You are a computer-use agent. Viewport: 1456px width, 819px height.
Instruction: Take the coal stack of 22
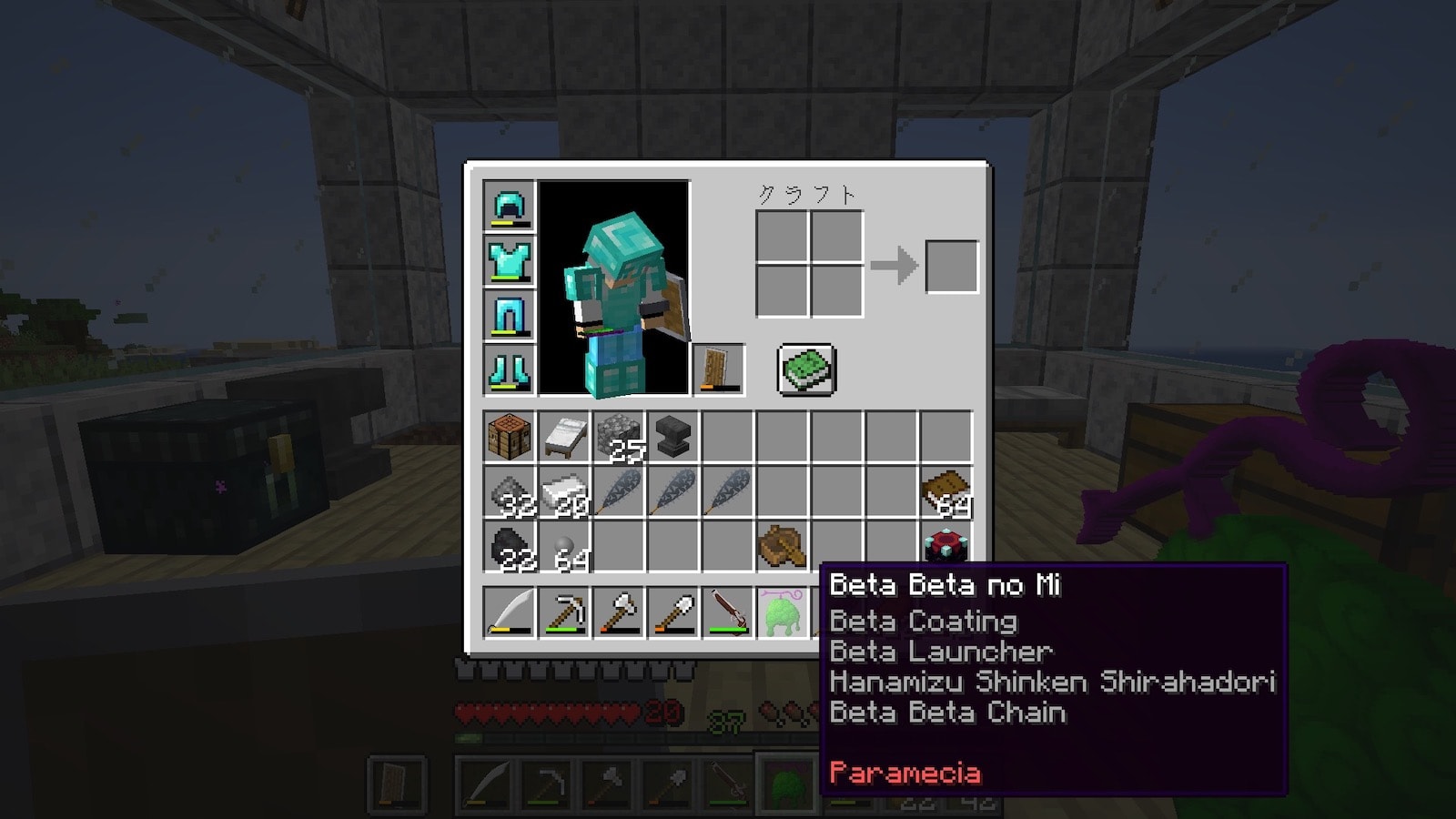510,547
